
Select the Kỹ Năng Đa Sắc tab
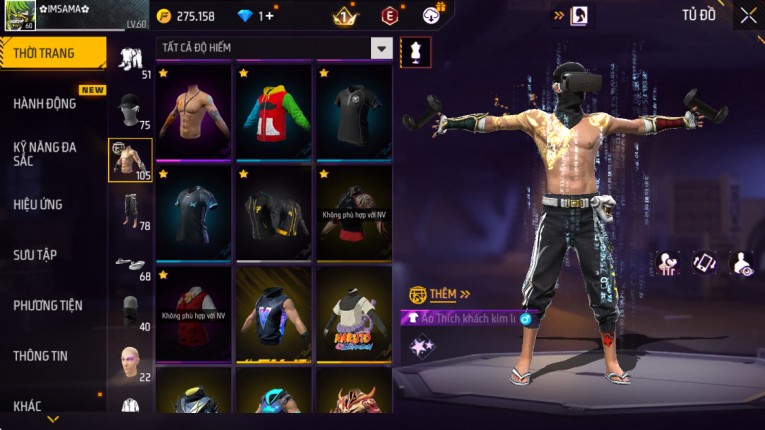coord(45,153)
